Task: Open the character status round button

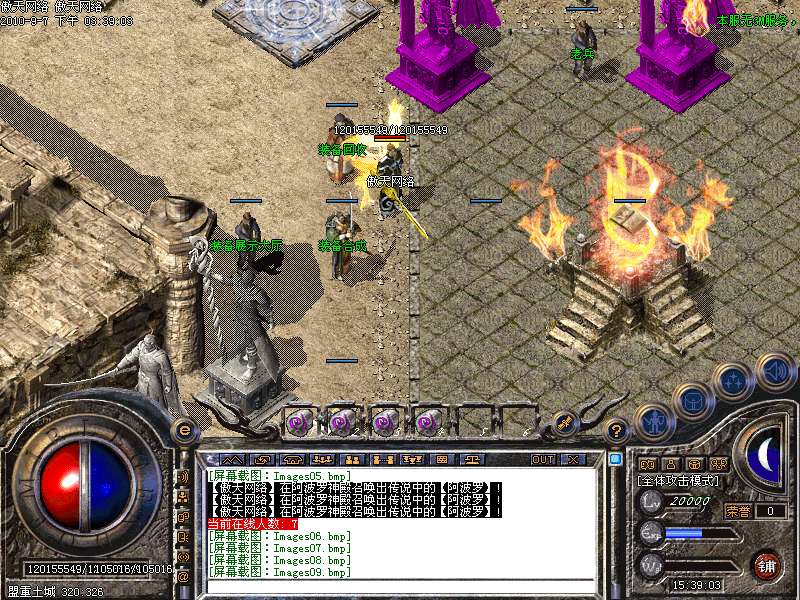Action: [x=653, y=421]
